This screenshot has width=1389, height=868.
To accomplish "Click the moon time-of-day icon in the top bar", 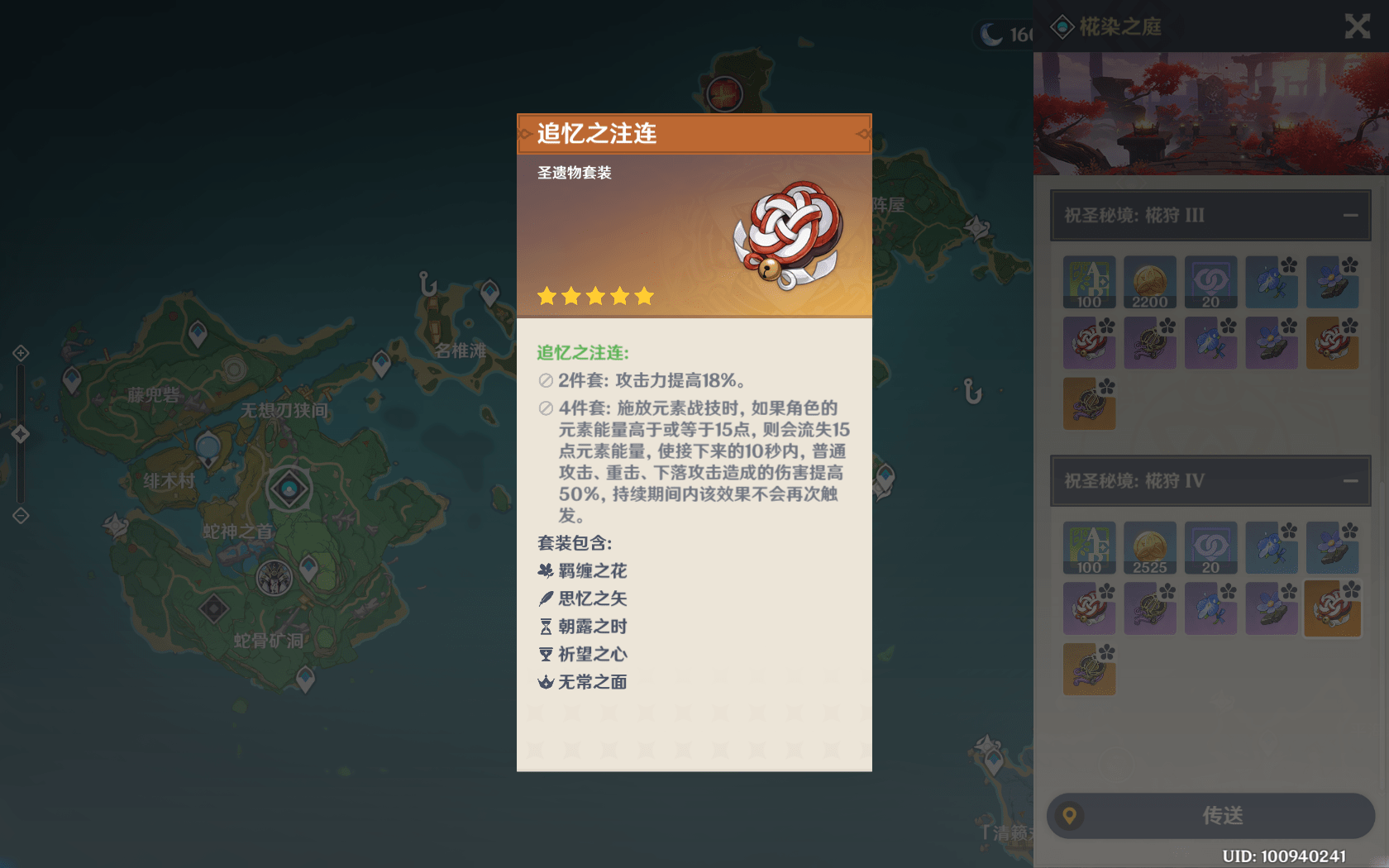I will click(x=990, y=35).
